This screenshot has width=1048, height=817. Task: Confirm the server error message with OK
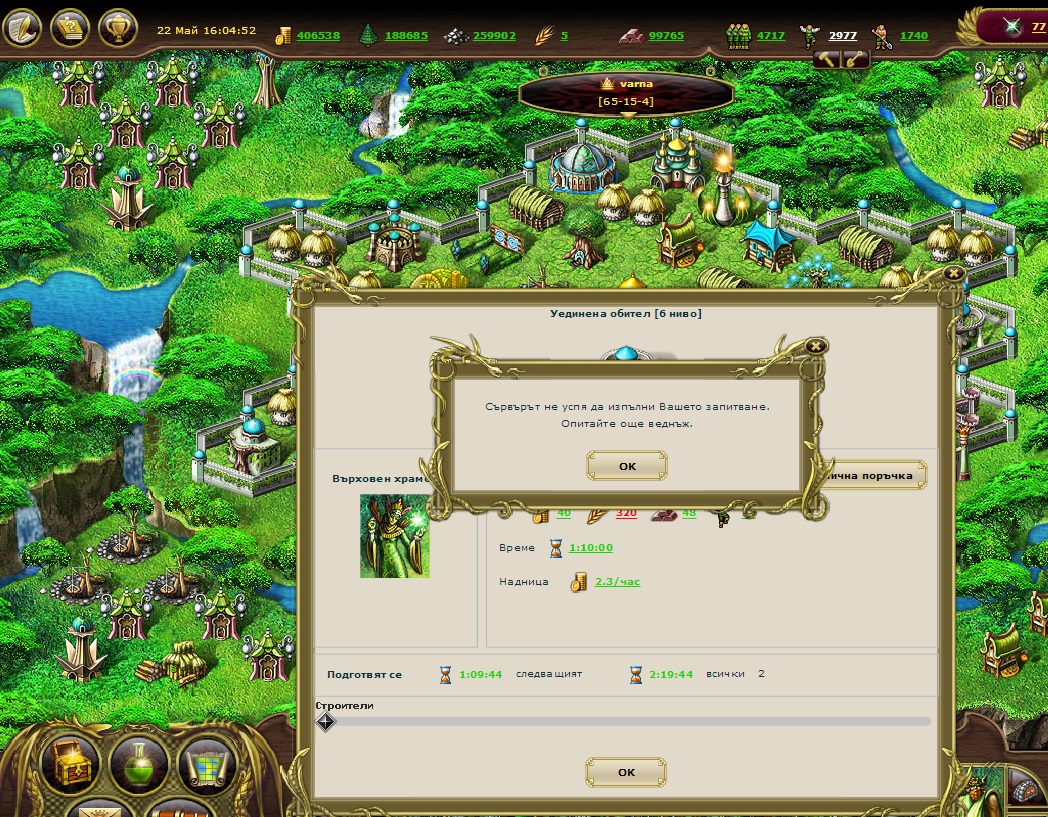pos(627,466)
